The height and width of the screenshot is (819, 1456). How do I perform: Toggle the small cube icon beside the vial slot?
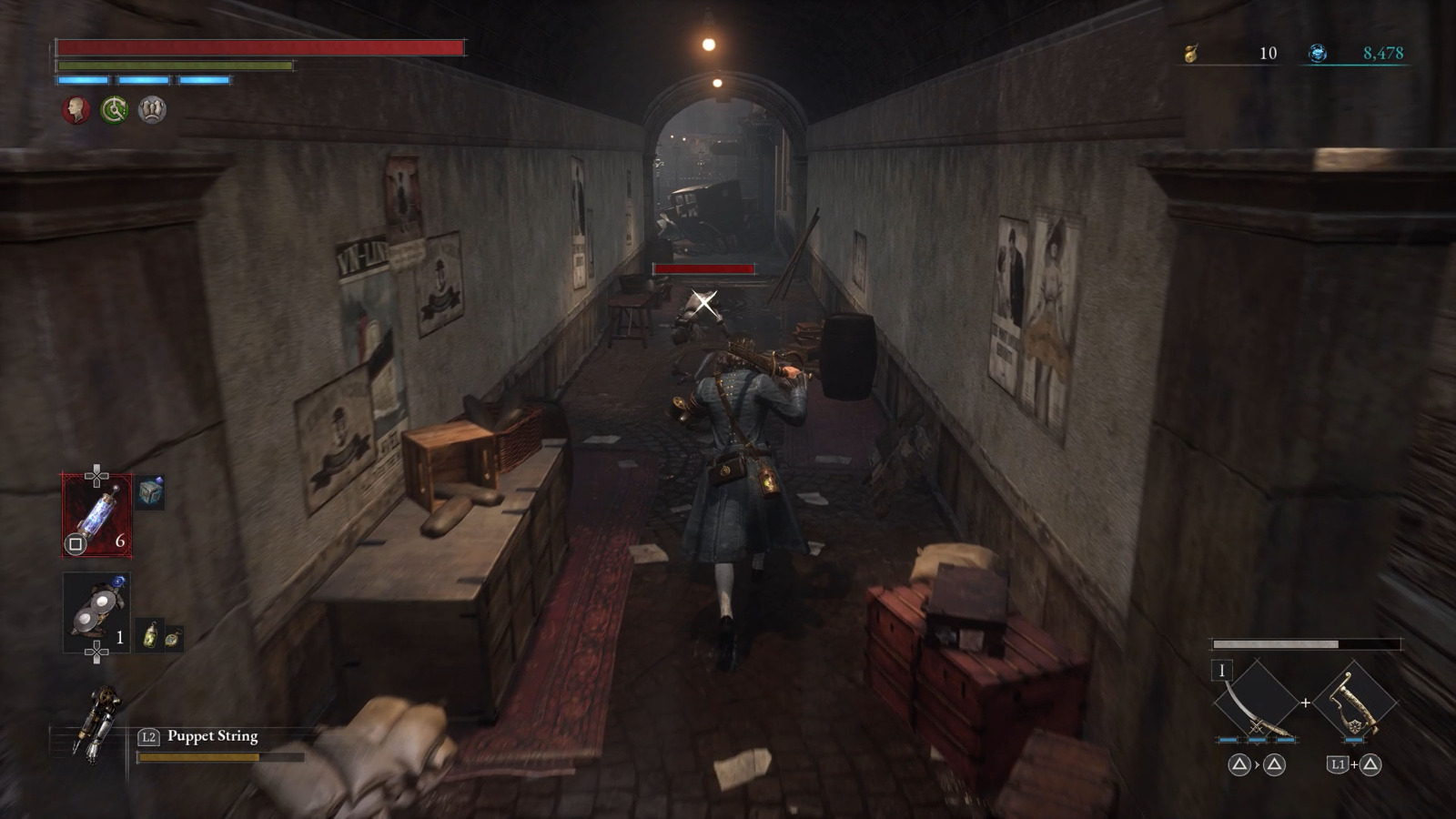click(152, 491)
